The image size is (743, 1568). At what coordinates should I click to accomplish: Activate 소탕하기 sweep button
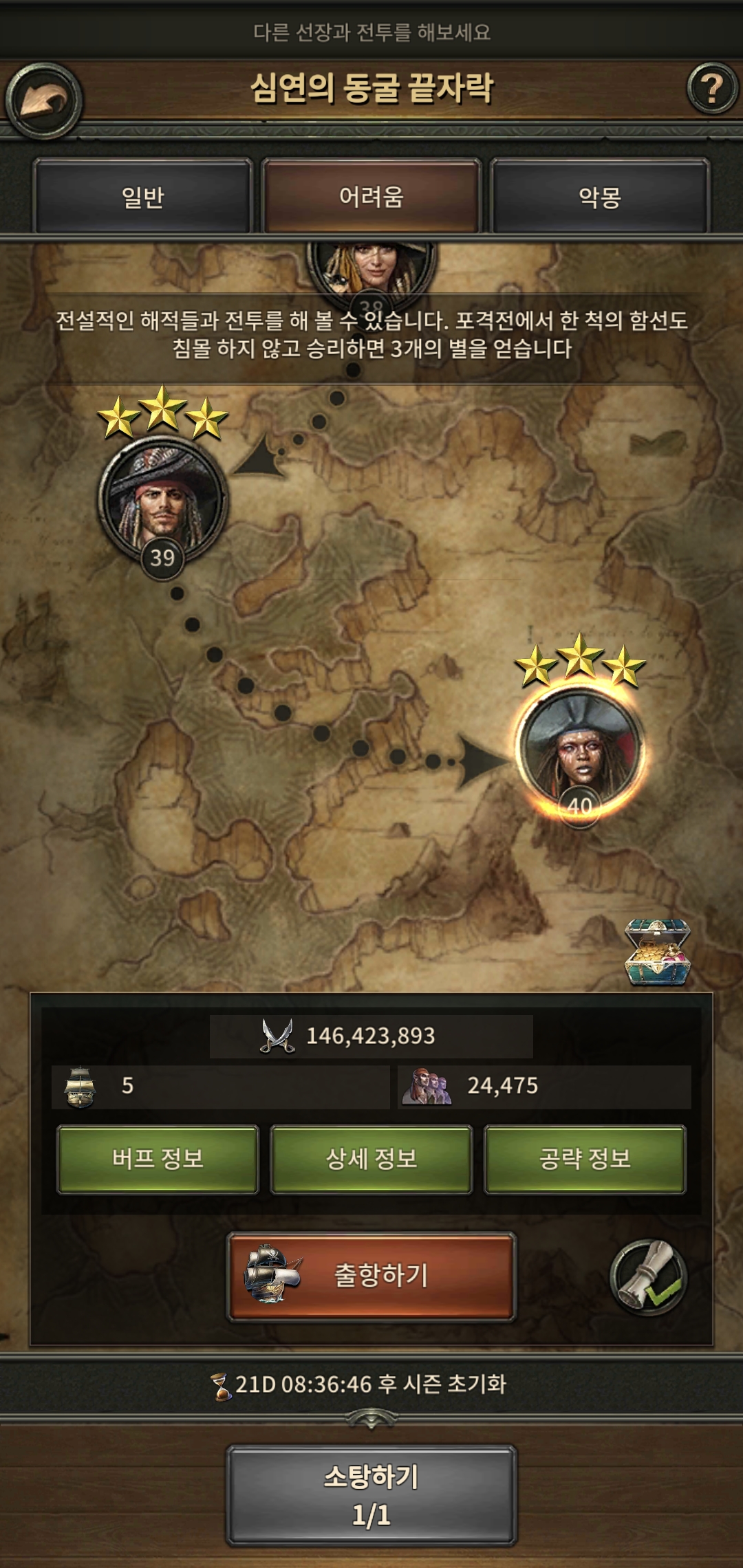click(371, 1494)
